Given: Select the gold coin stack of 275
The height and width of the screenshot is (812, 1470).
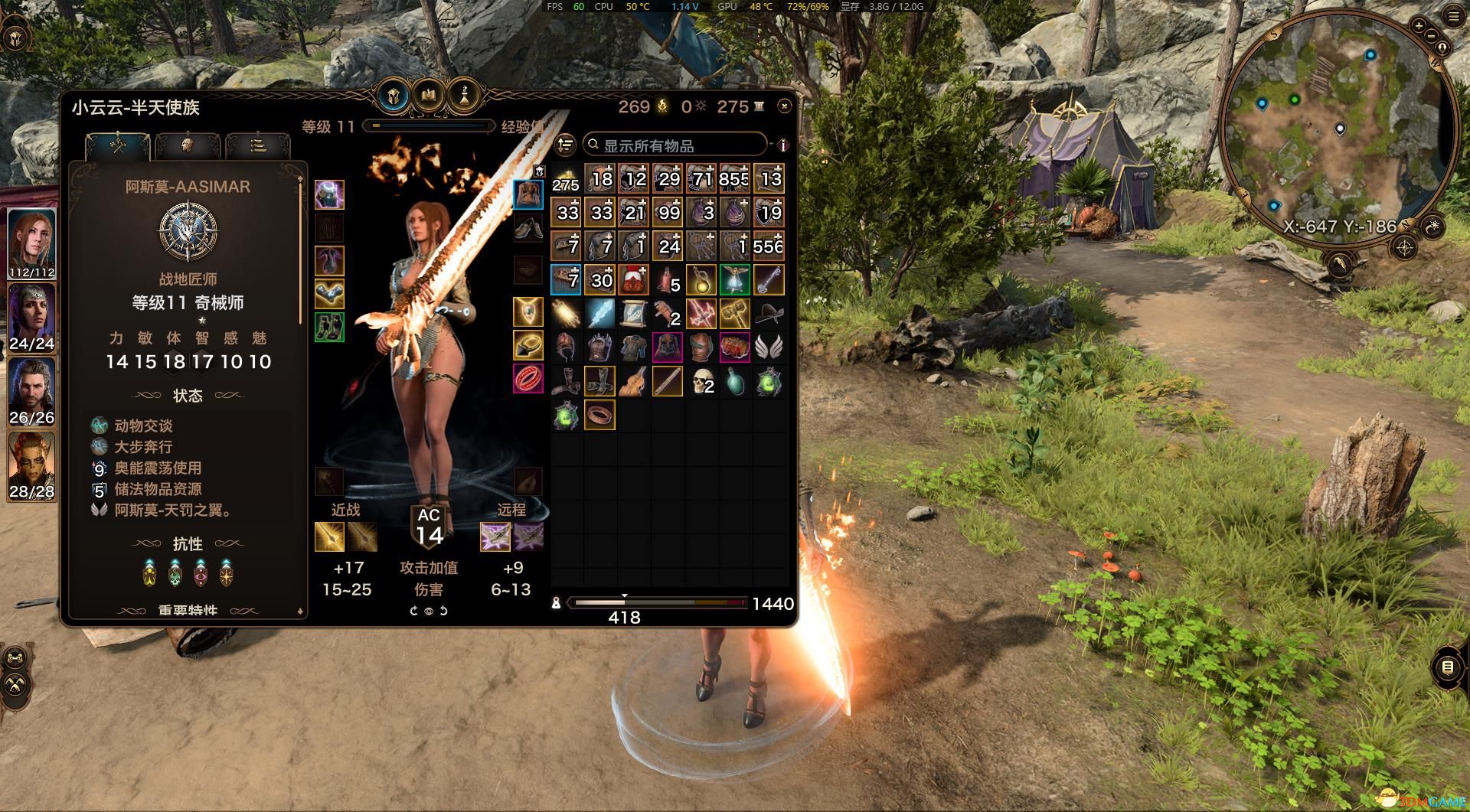Looking at the screenshot, I should coord(566,179).
